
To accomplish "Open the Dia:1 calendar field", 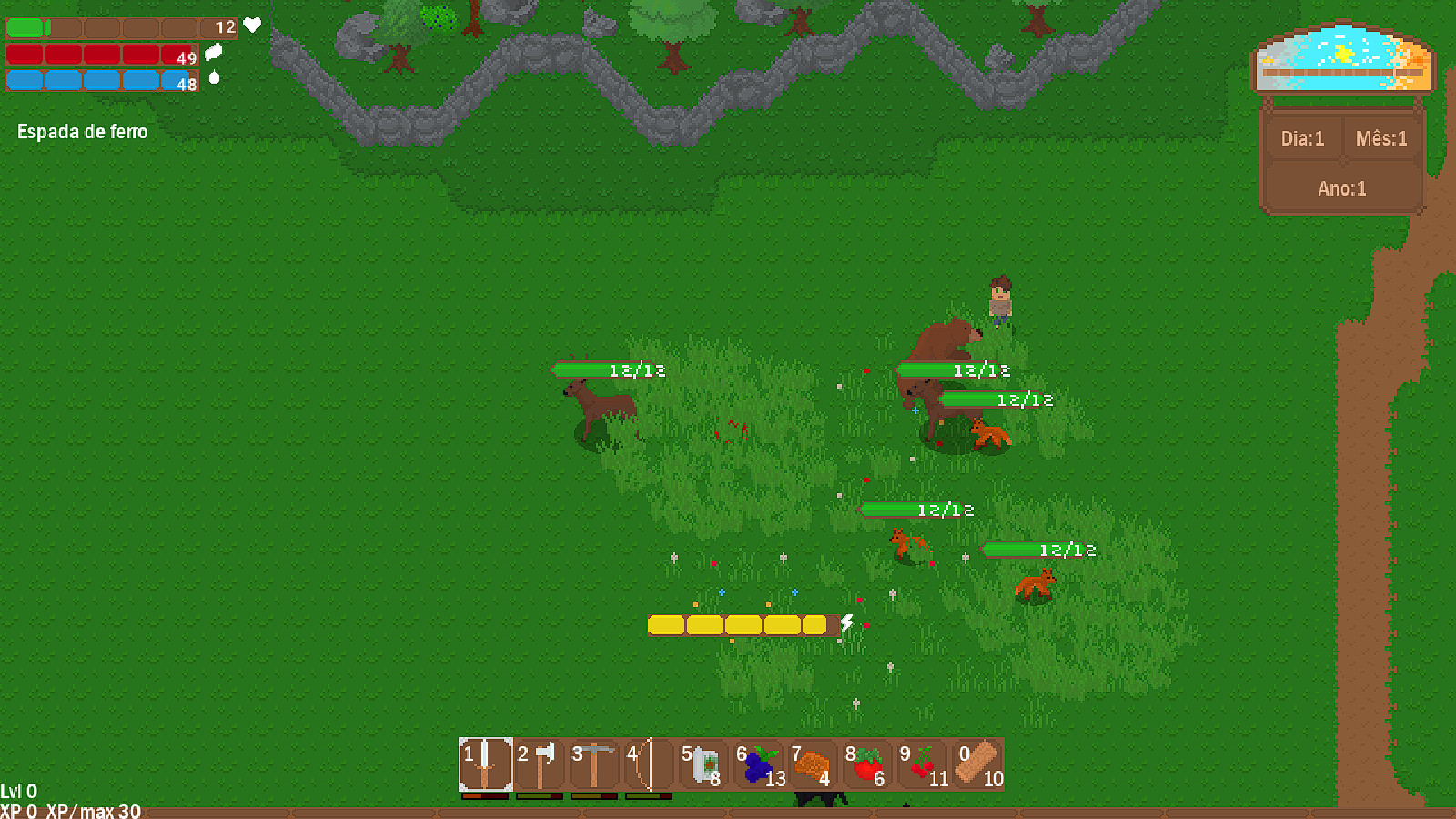I will (x=1301, y=138).
